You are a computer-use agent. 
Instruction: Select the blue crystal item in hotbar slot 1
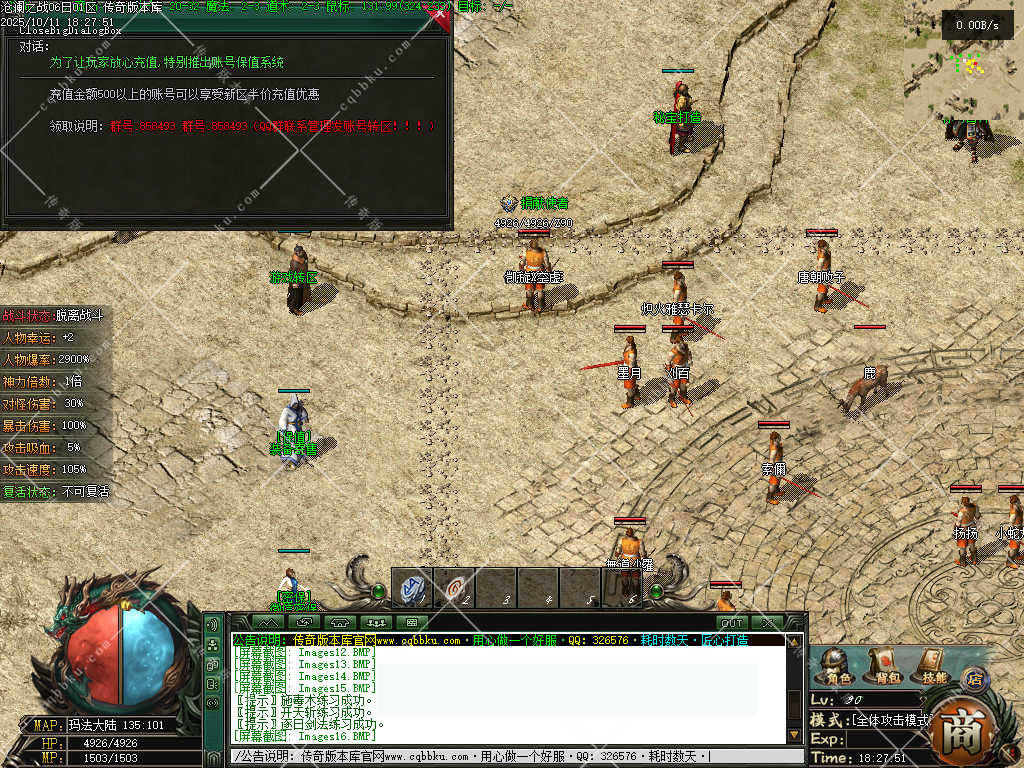coord(411,588)
